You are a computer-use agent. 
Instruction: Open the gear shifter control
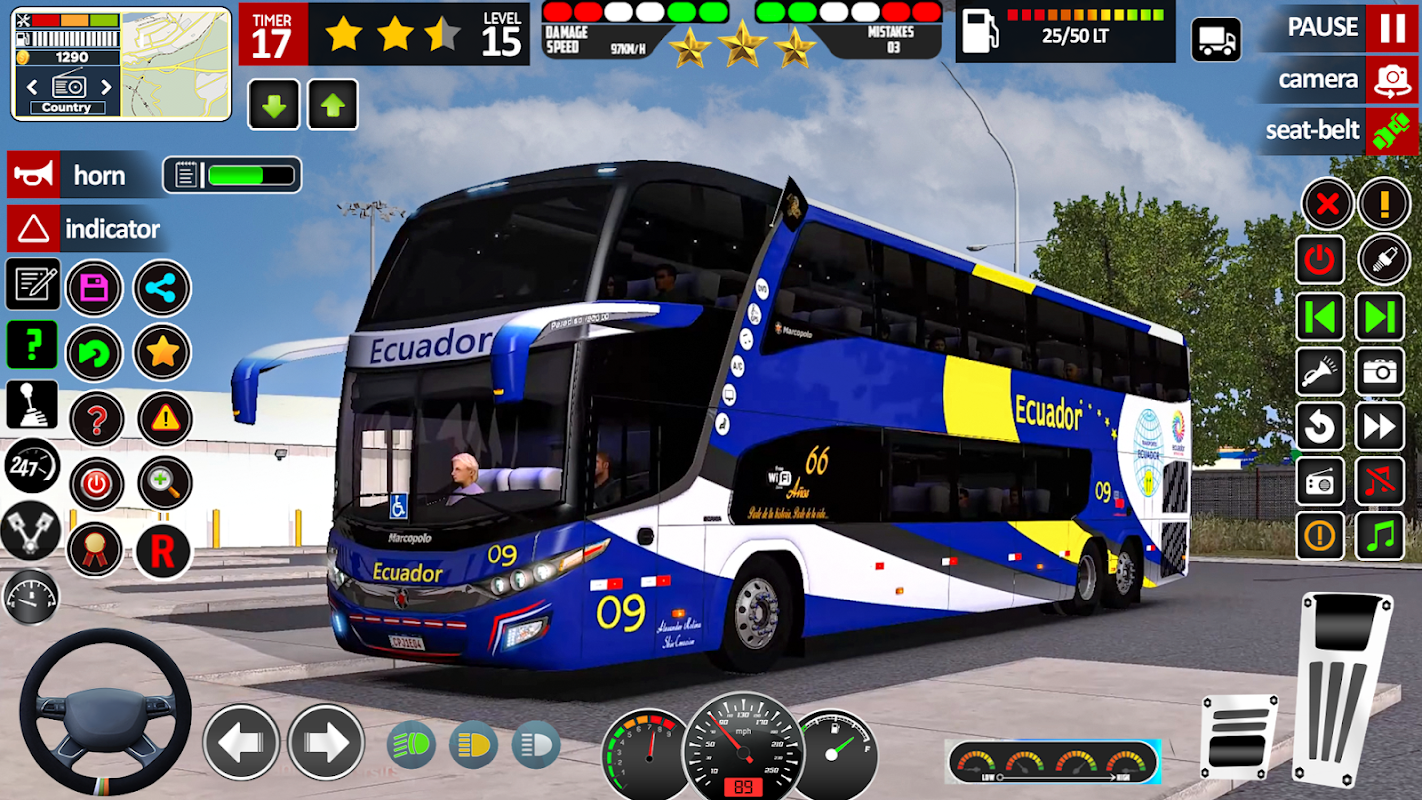tap(32, 405)
